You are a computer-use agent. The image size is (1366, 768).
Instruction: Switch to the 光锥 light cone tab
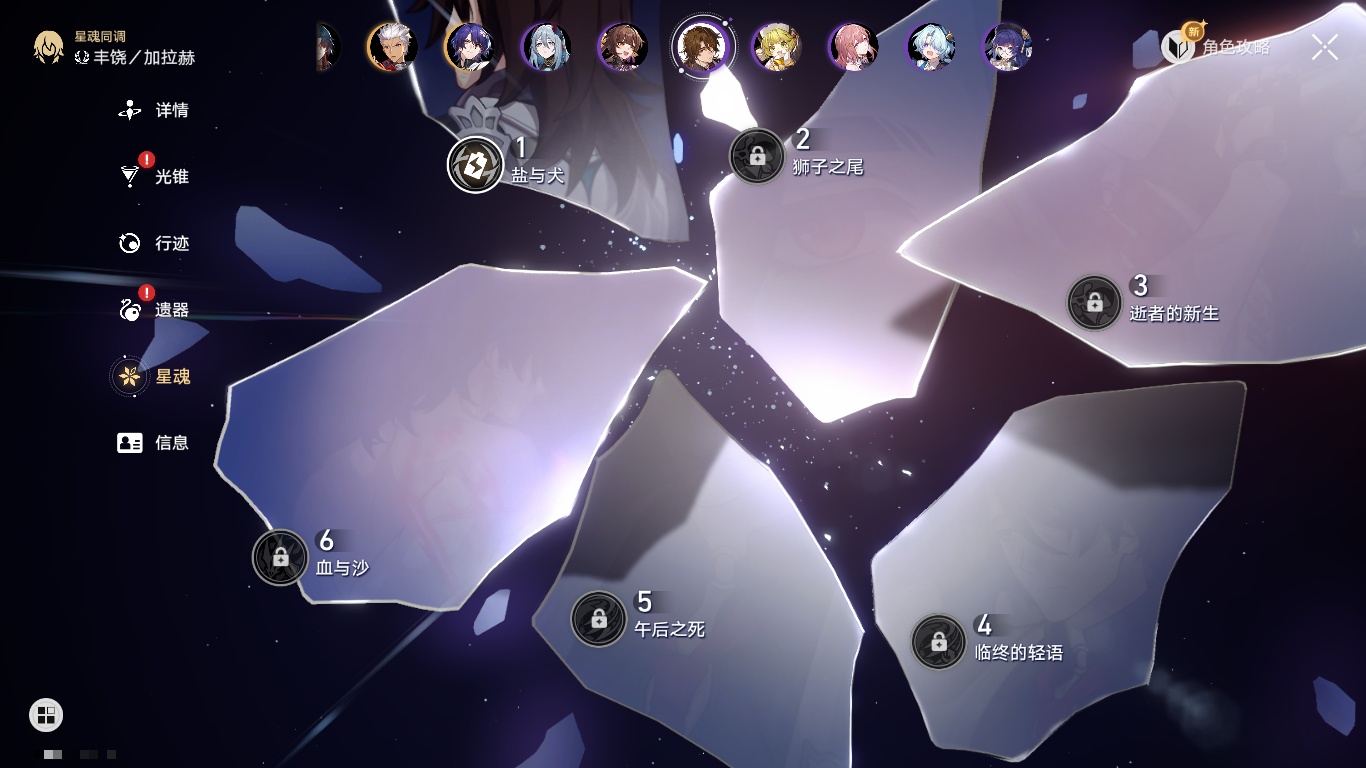tap(155, 177)
